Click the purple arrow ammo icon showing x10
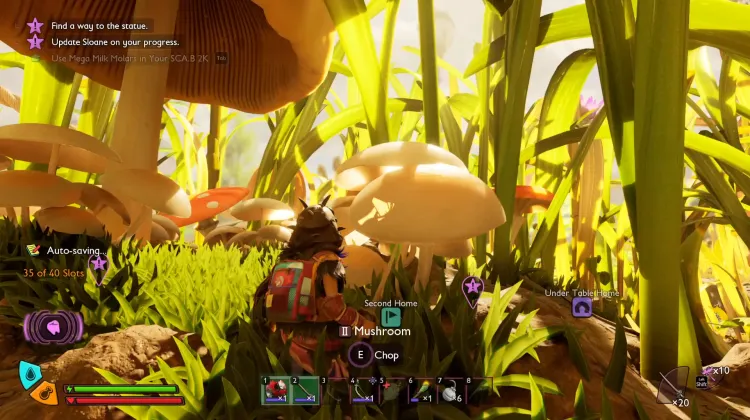750x420 pixels. coord(709,372)
